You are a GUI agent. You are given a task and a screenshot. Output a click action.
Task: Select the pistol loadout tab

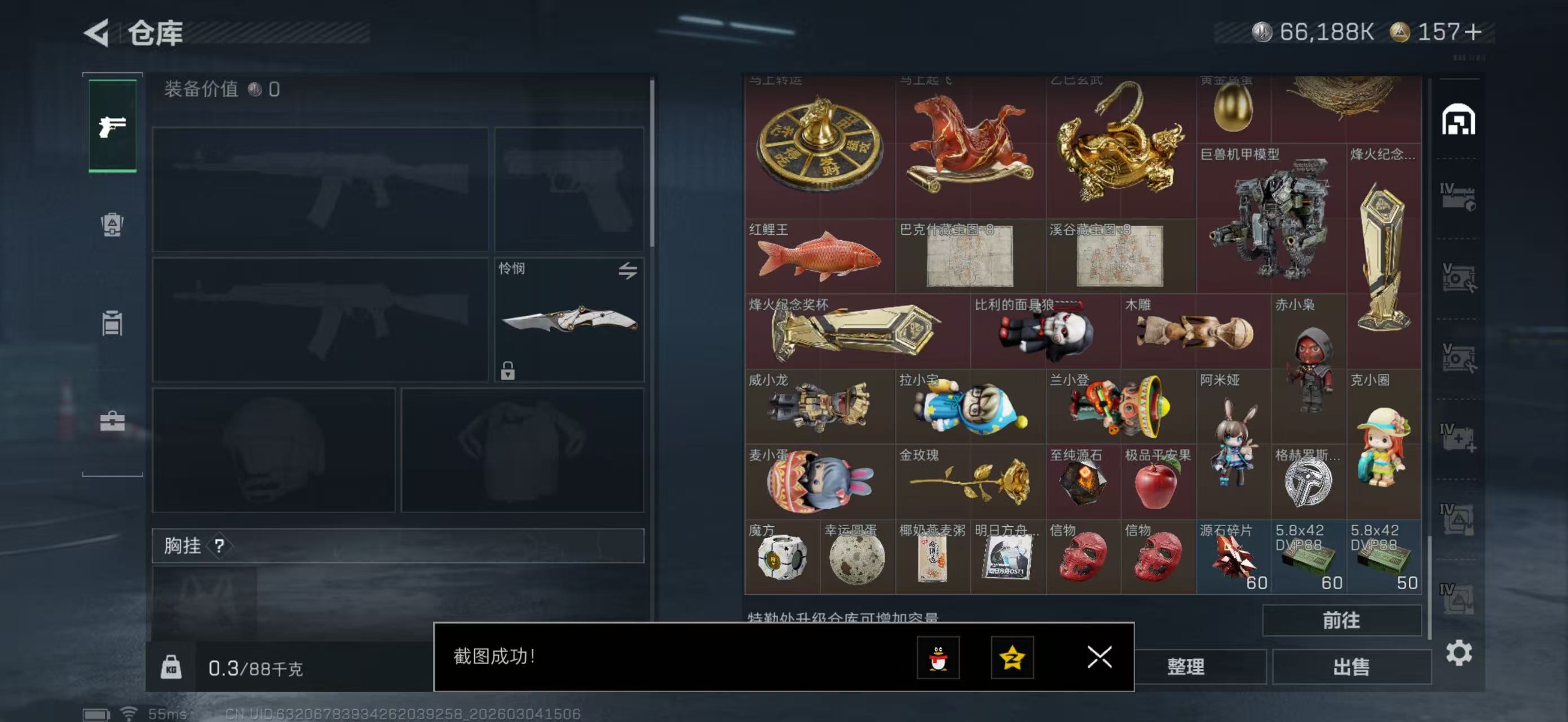point(113,126)
